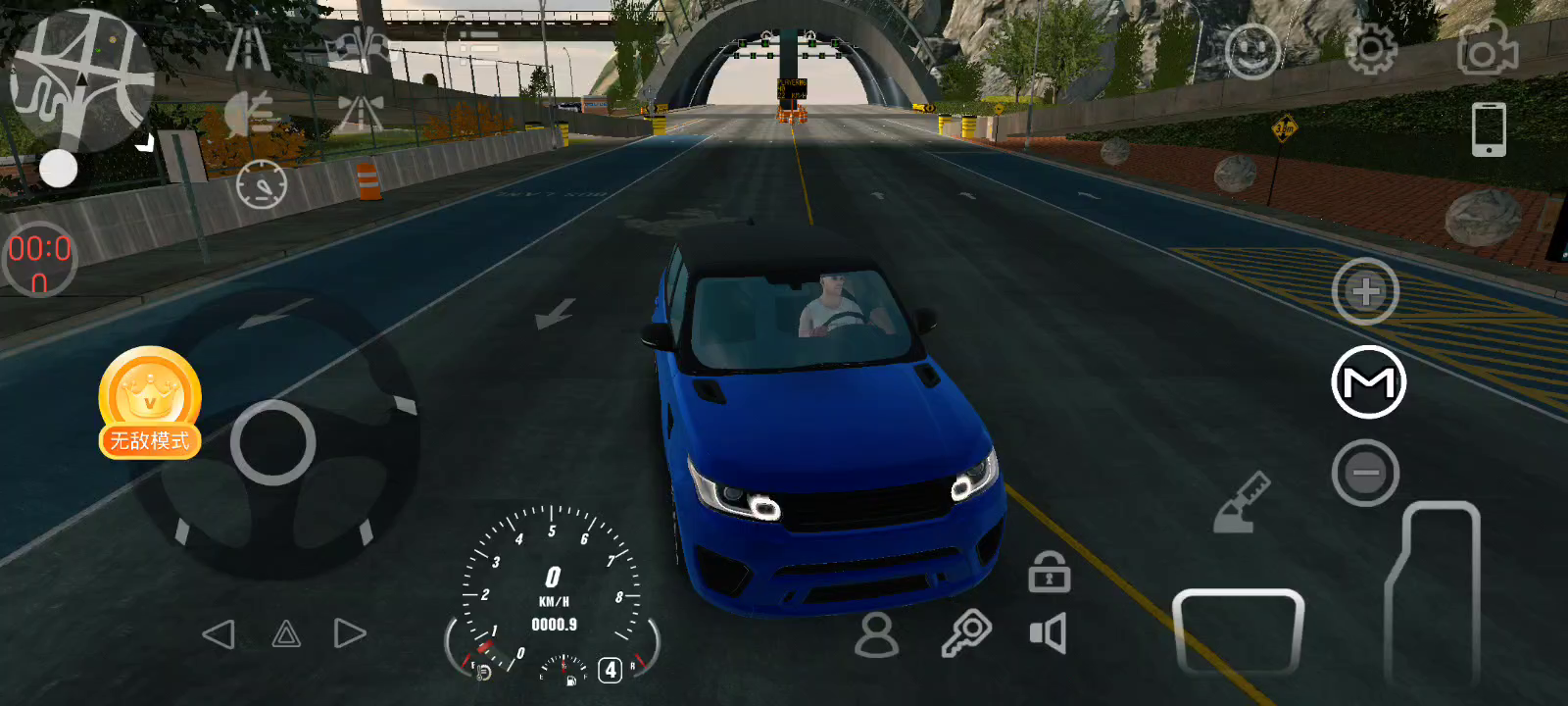Open the list menu icon
The width and height of the screenshot is (1568, 706).
click(x=479, y=47)
